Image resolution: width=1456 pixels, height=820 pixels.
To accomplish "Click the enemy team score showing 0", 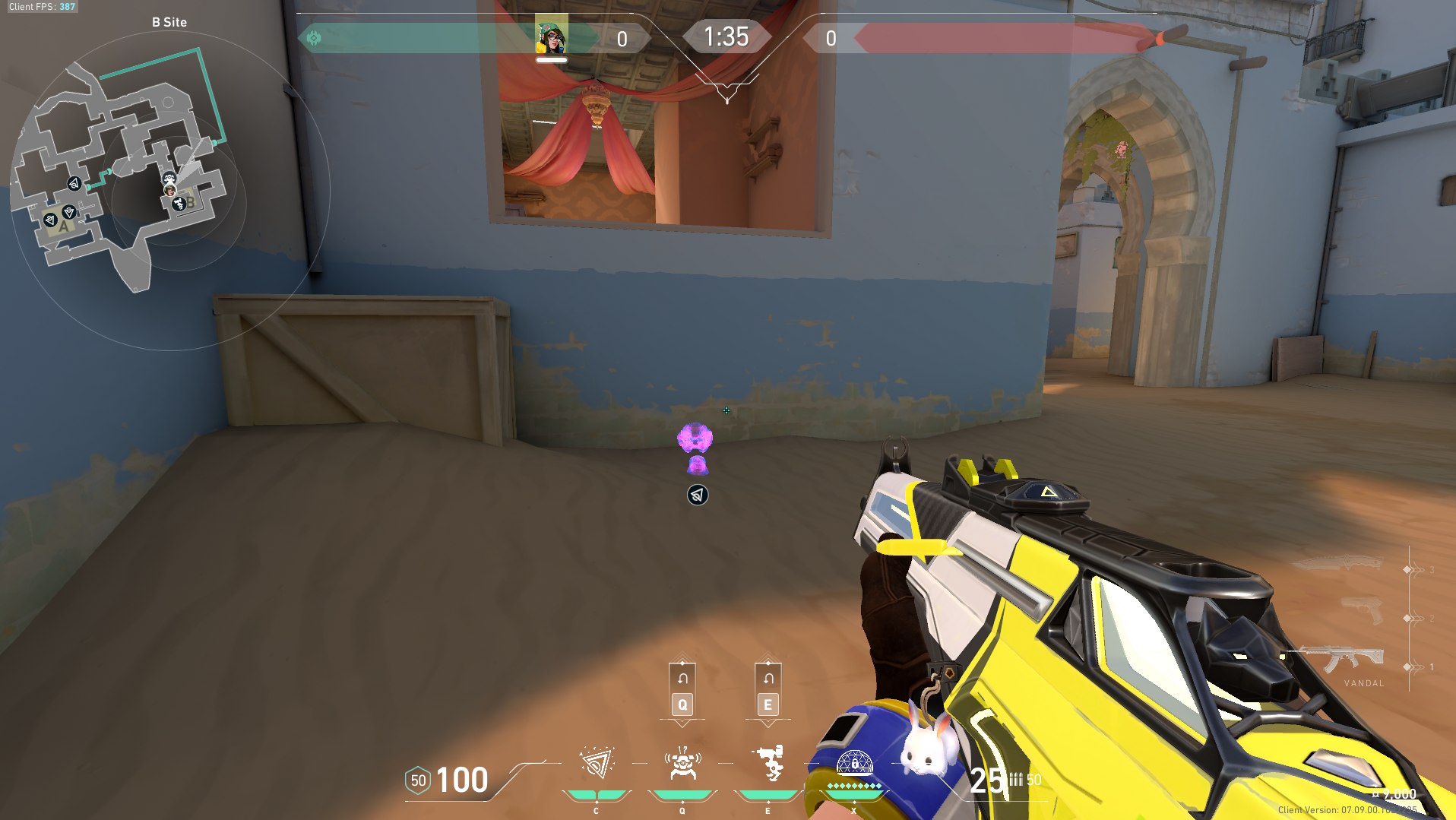I will click(x=831, y=39).
